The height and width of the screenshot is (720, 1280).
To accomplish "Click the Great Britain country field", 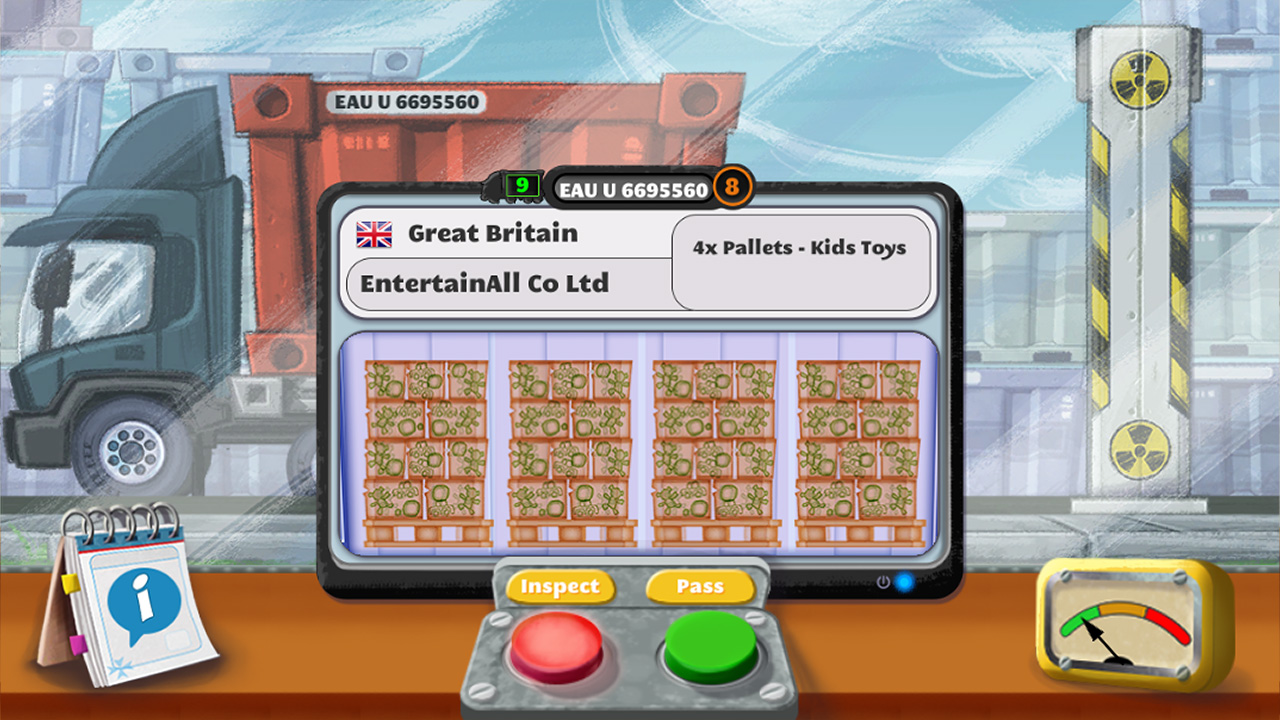I will pos(490,232).
